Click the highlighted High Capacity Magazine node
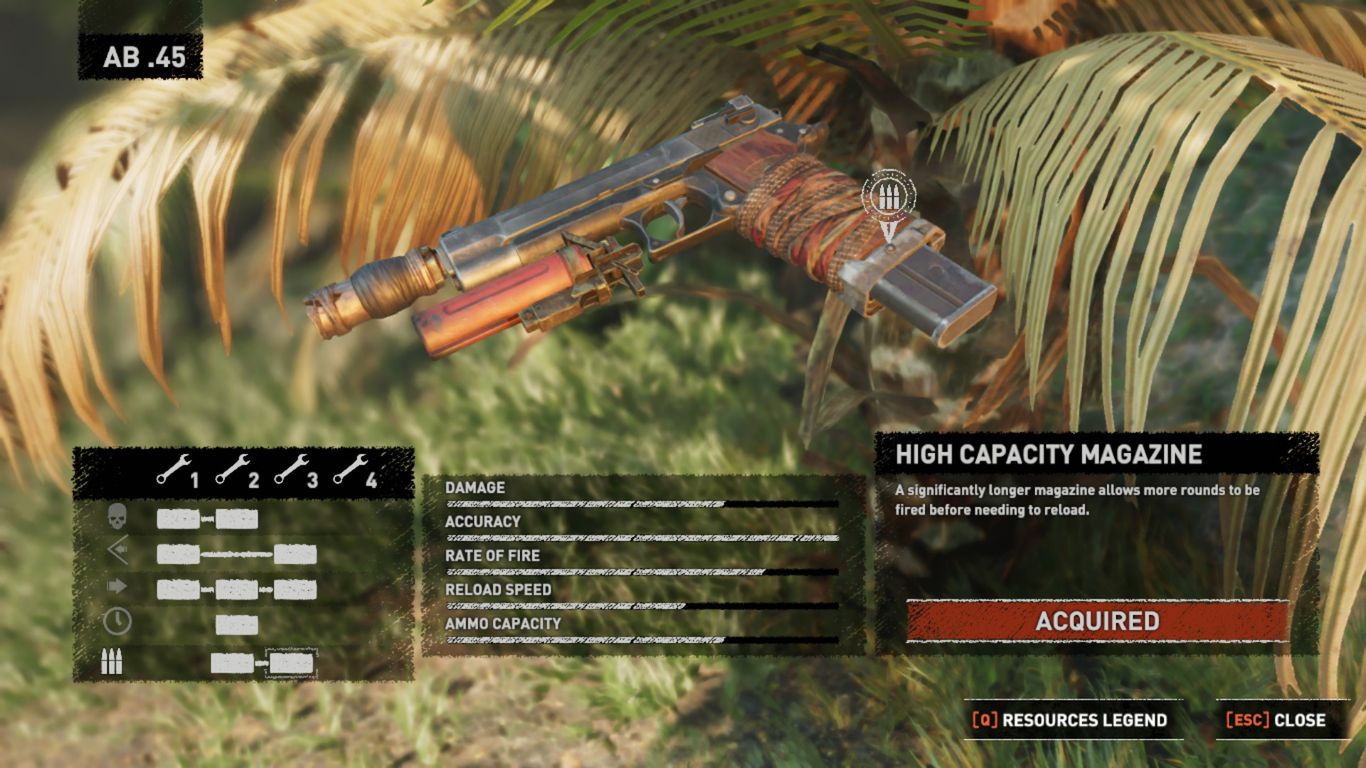This screenshot has height=768, width=1366. point(292,662)
